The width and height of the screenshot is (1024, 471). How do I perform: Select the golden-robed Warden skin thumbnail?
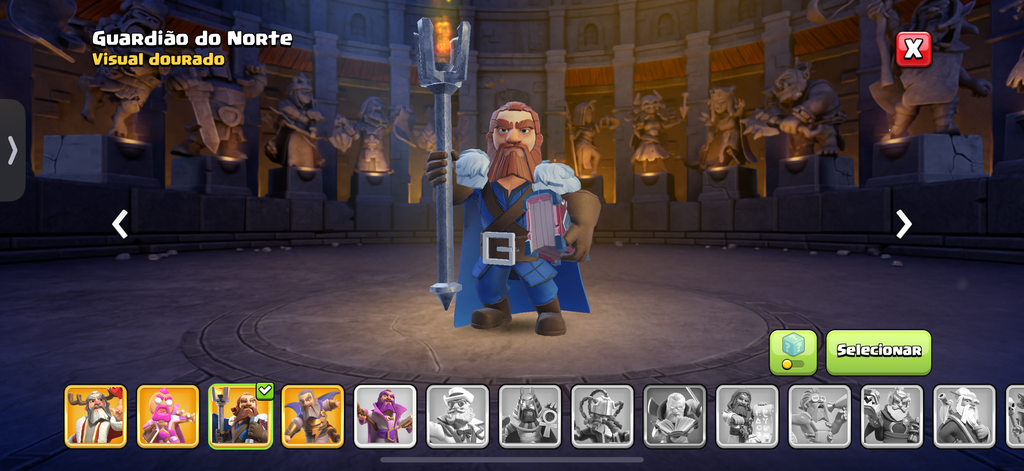(312, 416)
